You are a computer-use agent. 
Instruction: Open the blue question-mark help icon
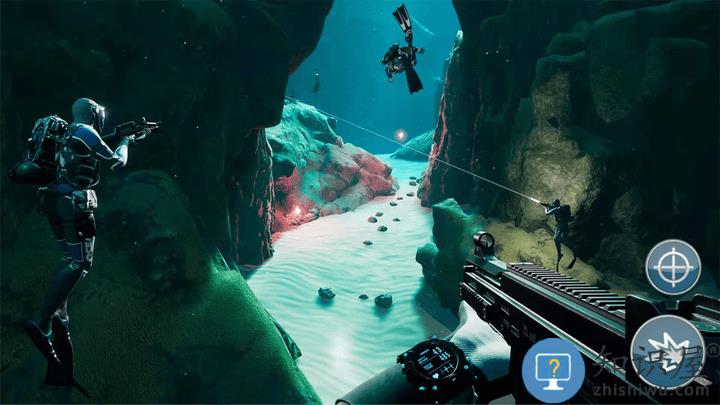pyautogui.click(x=553, y=369)
